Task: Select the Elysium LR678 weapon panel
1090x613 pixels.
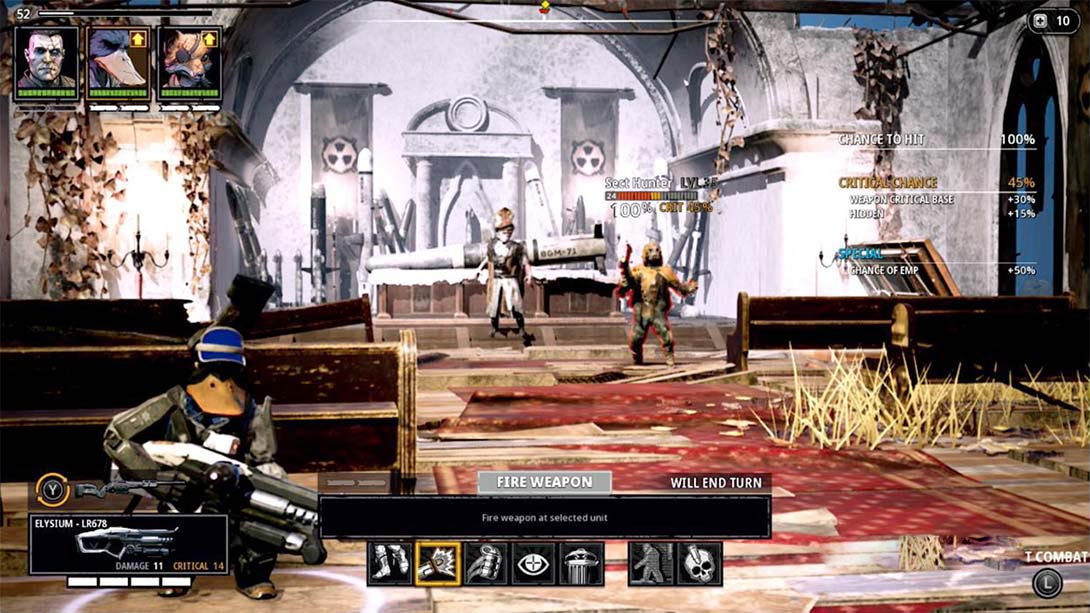Action: coord(128,543)
